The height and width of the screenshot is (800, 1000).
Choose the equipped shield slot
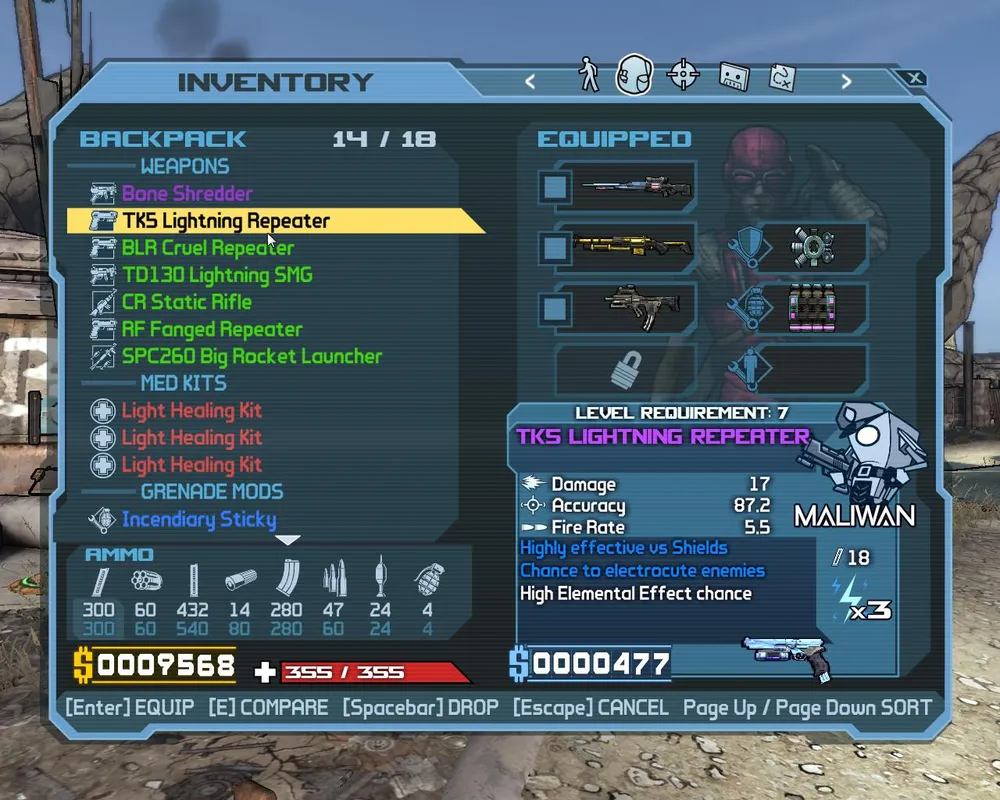[811, 246]
